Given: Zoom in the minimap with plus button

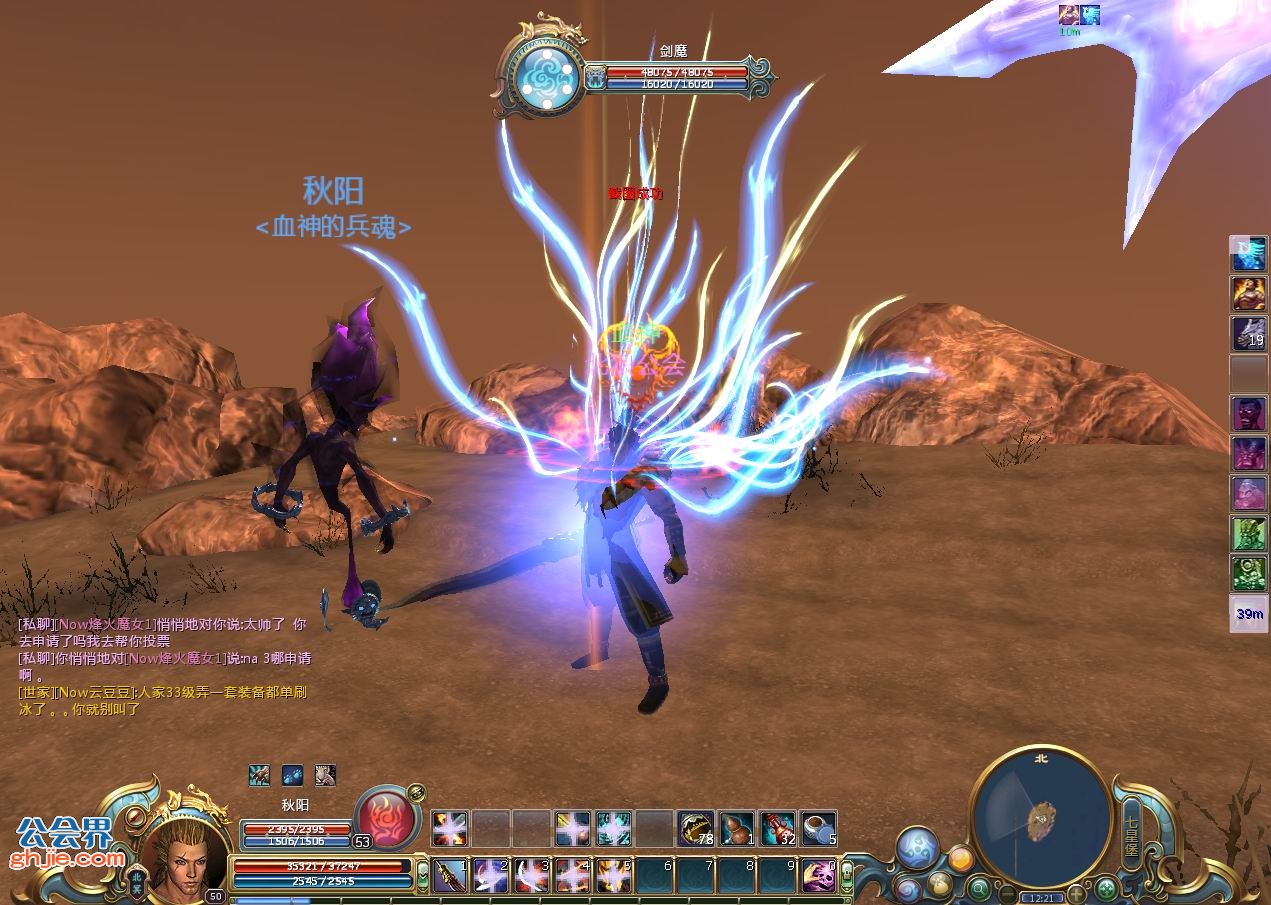Looking at the screenshot, I should [1076, 892].
